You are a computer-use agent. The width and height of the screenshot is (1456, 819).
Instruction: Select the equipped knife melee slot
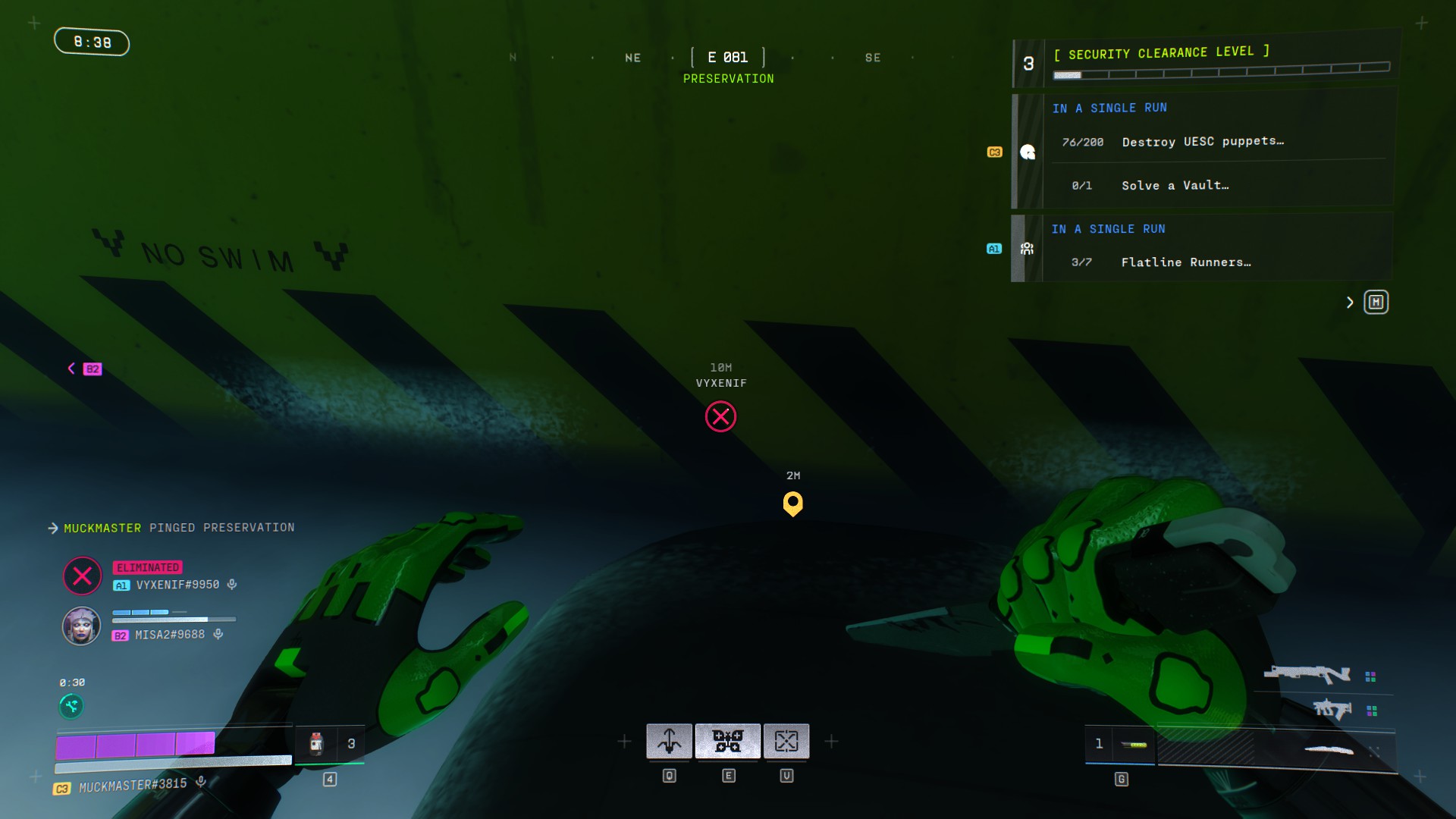coord(1328,750)
